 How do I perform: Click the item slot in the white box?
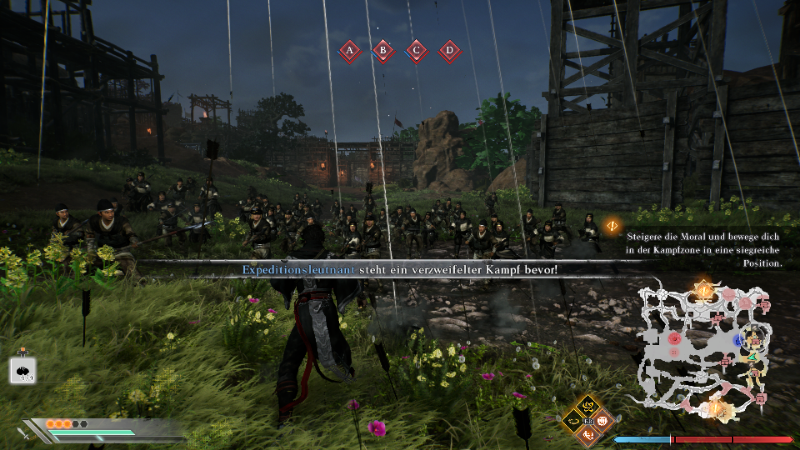(23, 370)
